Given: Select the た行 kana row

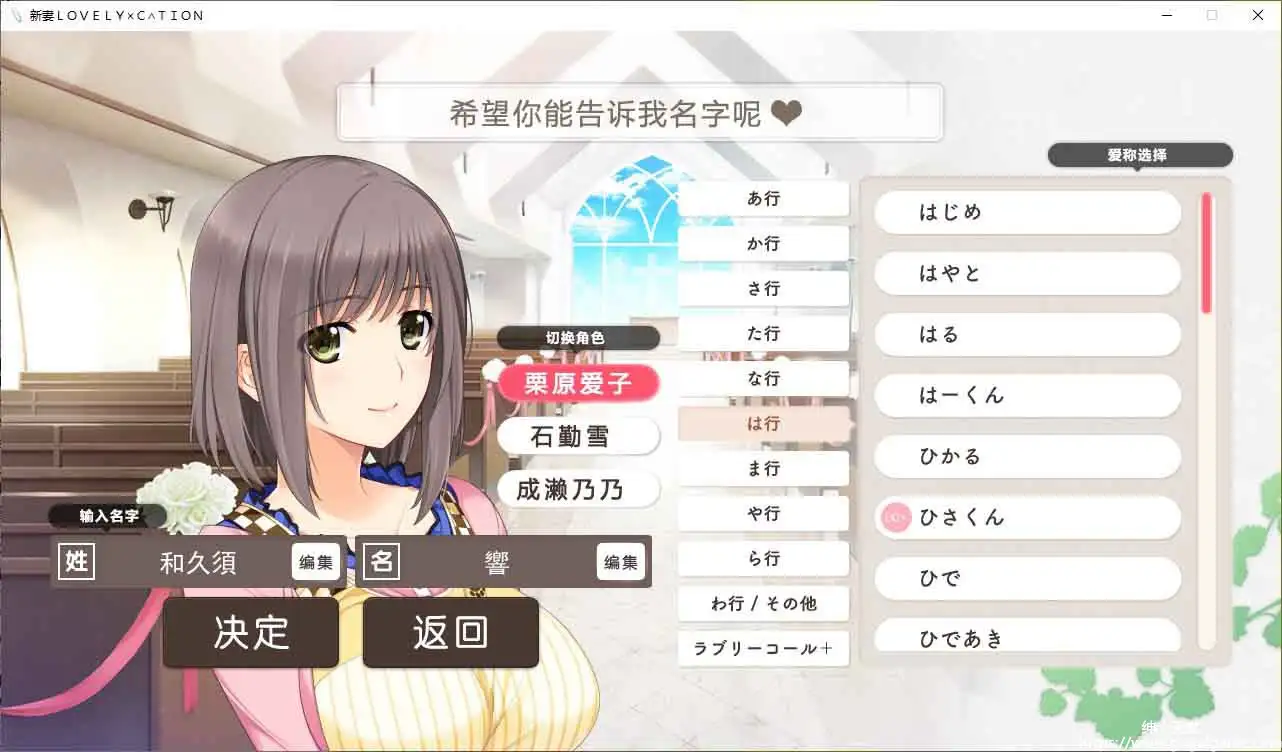Looking at the screenshot, I should 763,333.
